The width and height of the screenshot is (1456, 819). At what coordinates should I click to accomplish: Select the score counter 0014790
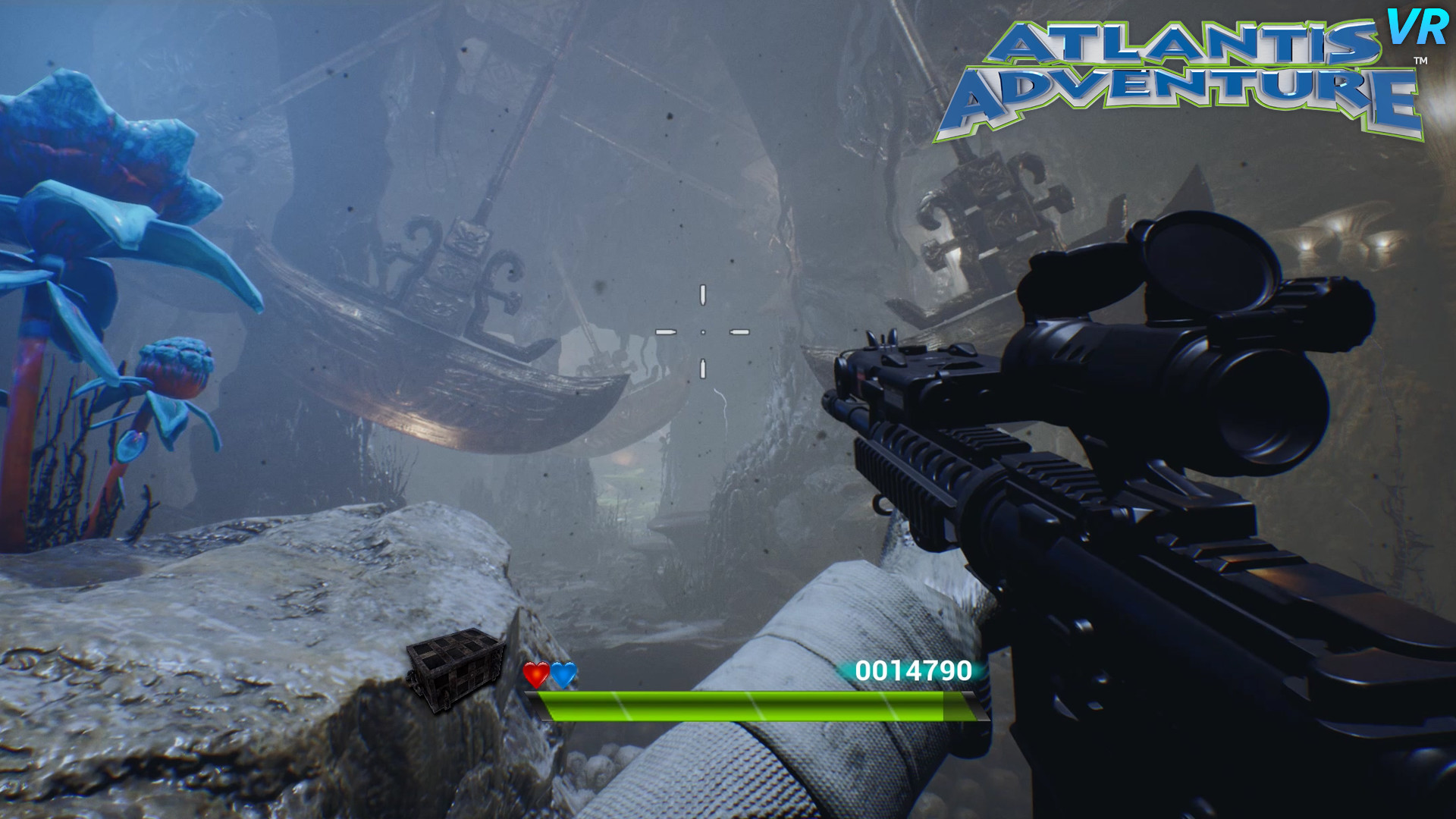(913, 671)
